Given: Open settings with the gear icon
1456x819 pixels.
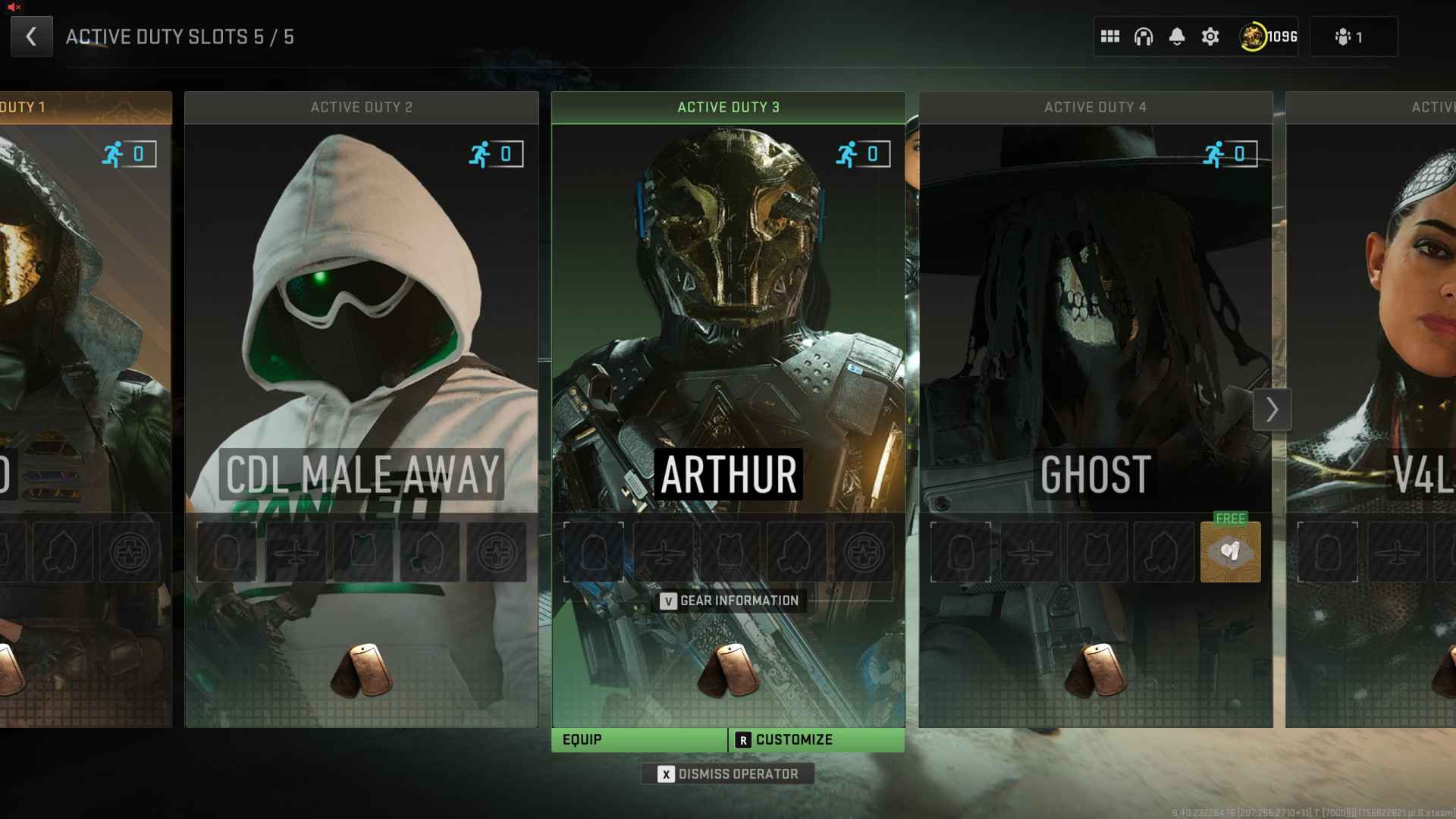Looking at the screenshot, I should (1210, 36).
